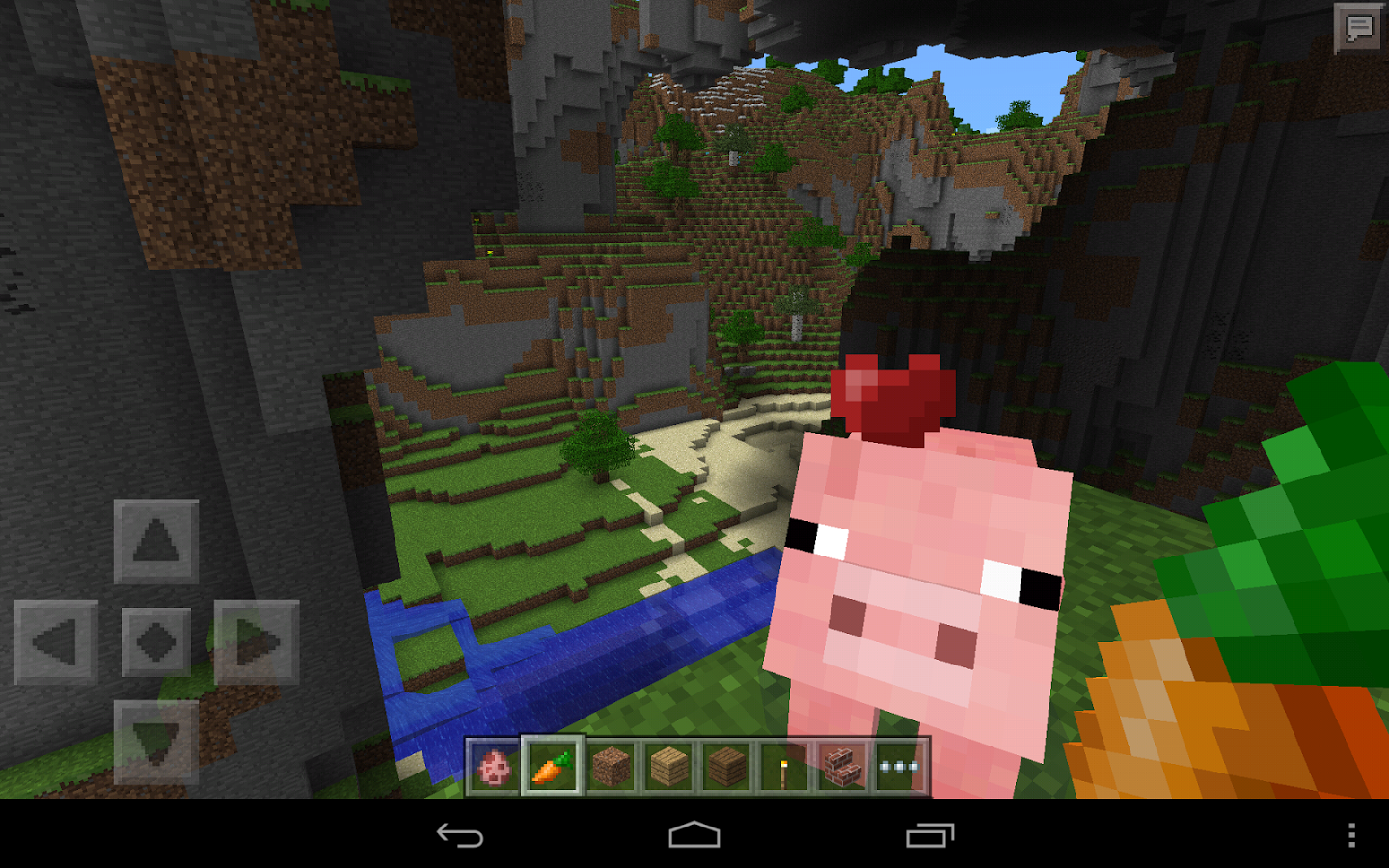
Task: Select the birch planks hotbar item
Action: click(667, 765)
